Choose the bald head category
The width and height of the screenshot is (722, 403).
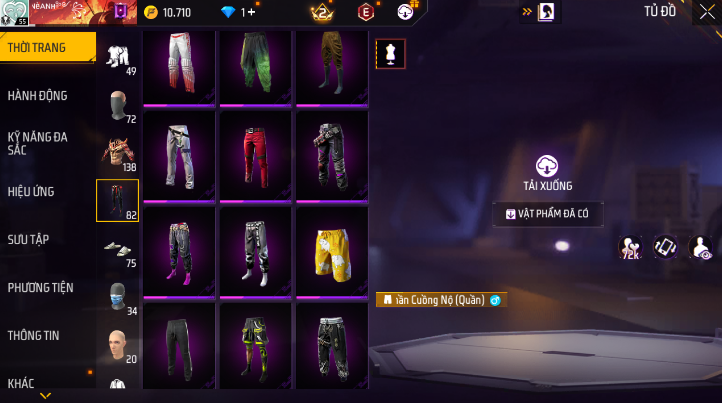coord(118,344)
